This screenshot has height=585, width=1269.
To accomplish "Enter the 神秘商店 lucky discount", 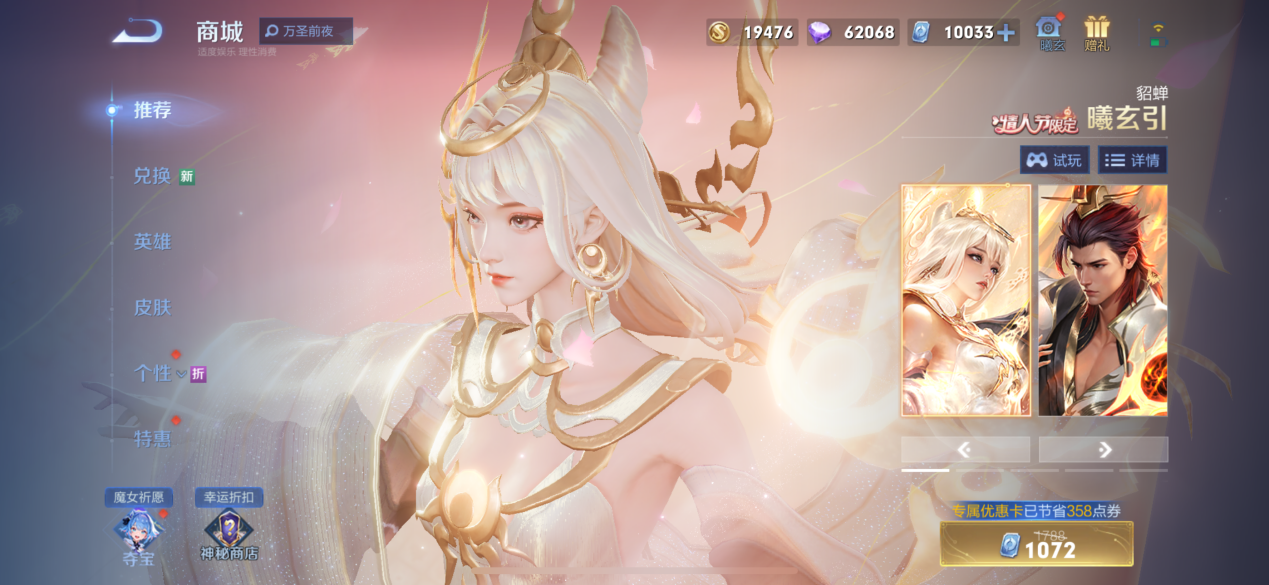I will pos(229,532).
